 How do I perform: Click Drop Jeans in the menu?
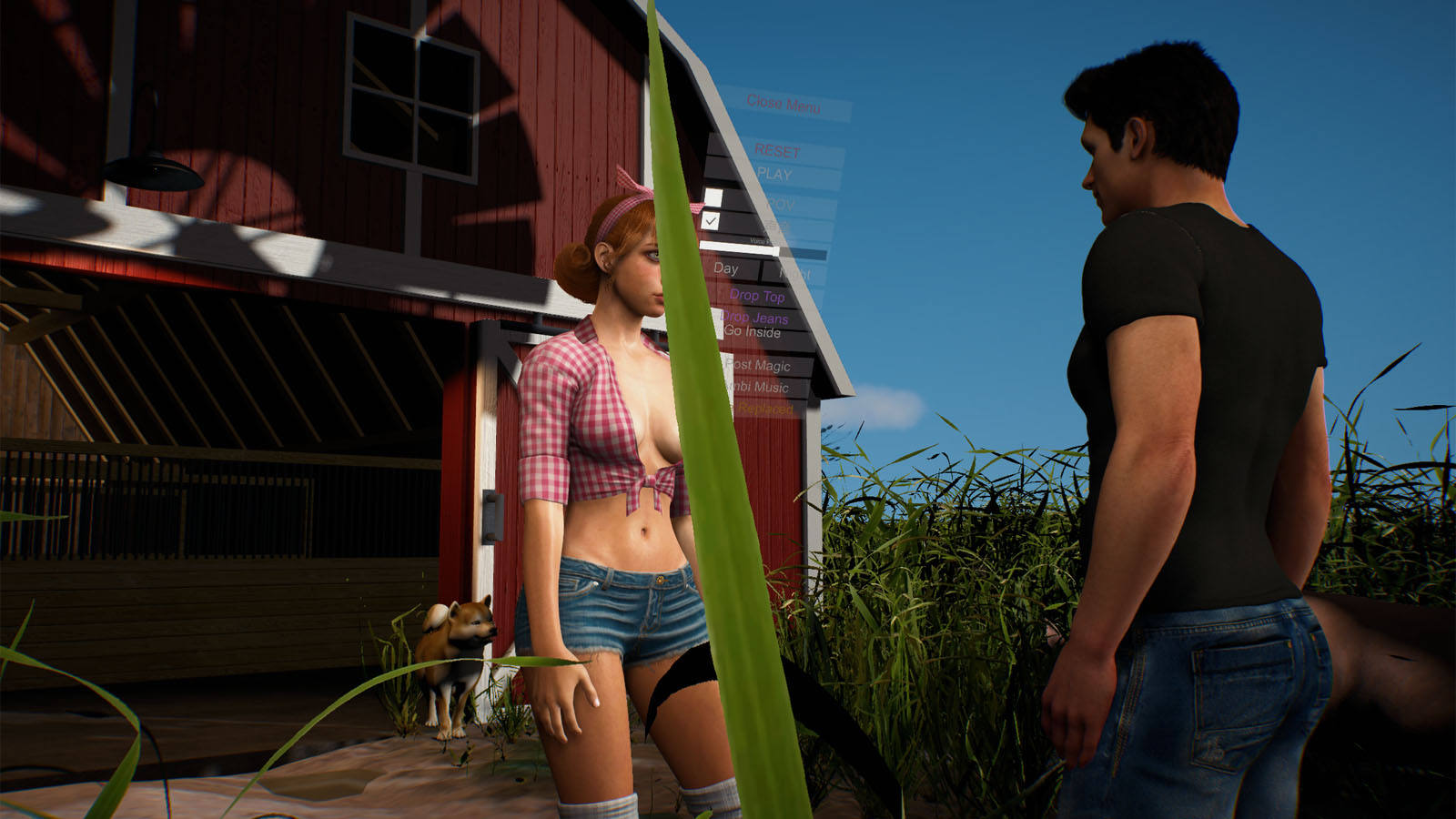point(755,318)
